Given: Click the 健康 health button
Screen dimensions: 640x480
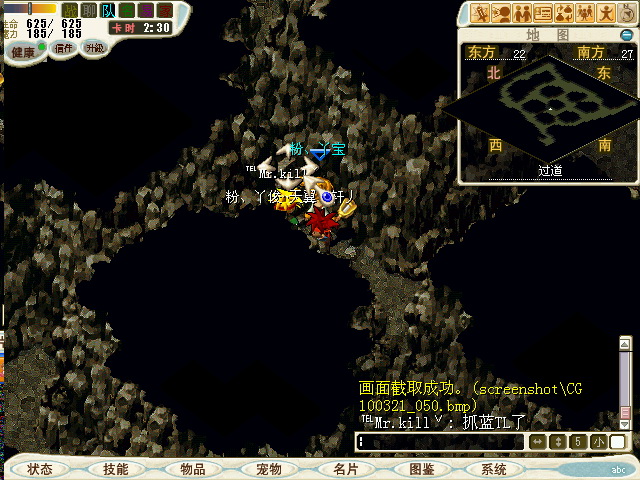Looking at the screenshot, I should click(x=24, y=47).
